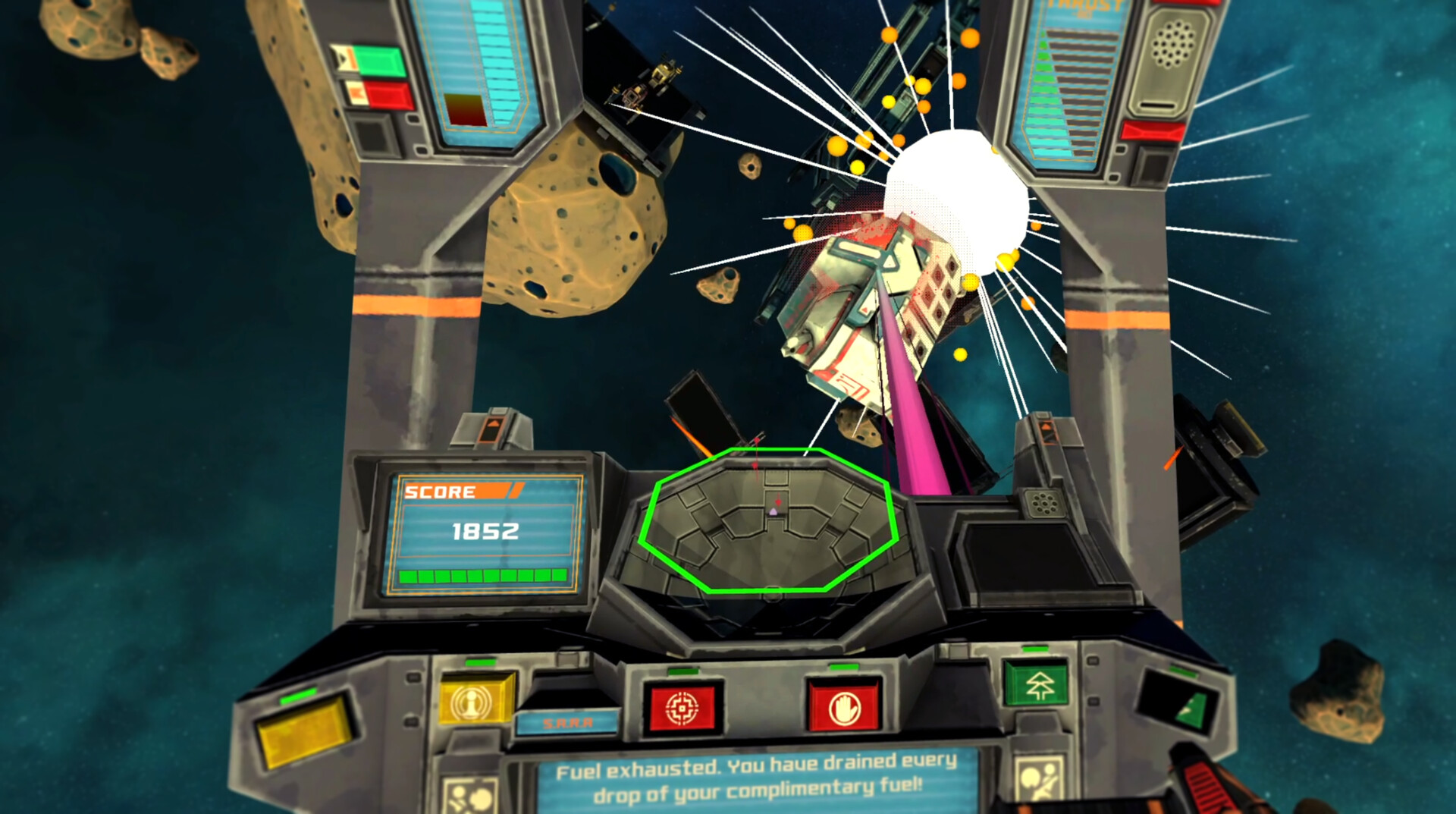Click the purple blip on the octagonal radar
Viewport: 1456px width, 814px height.
773,511
